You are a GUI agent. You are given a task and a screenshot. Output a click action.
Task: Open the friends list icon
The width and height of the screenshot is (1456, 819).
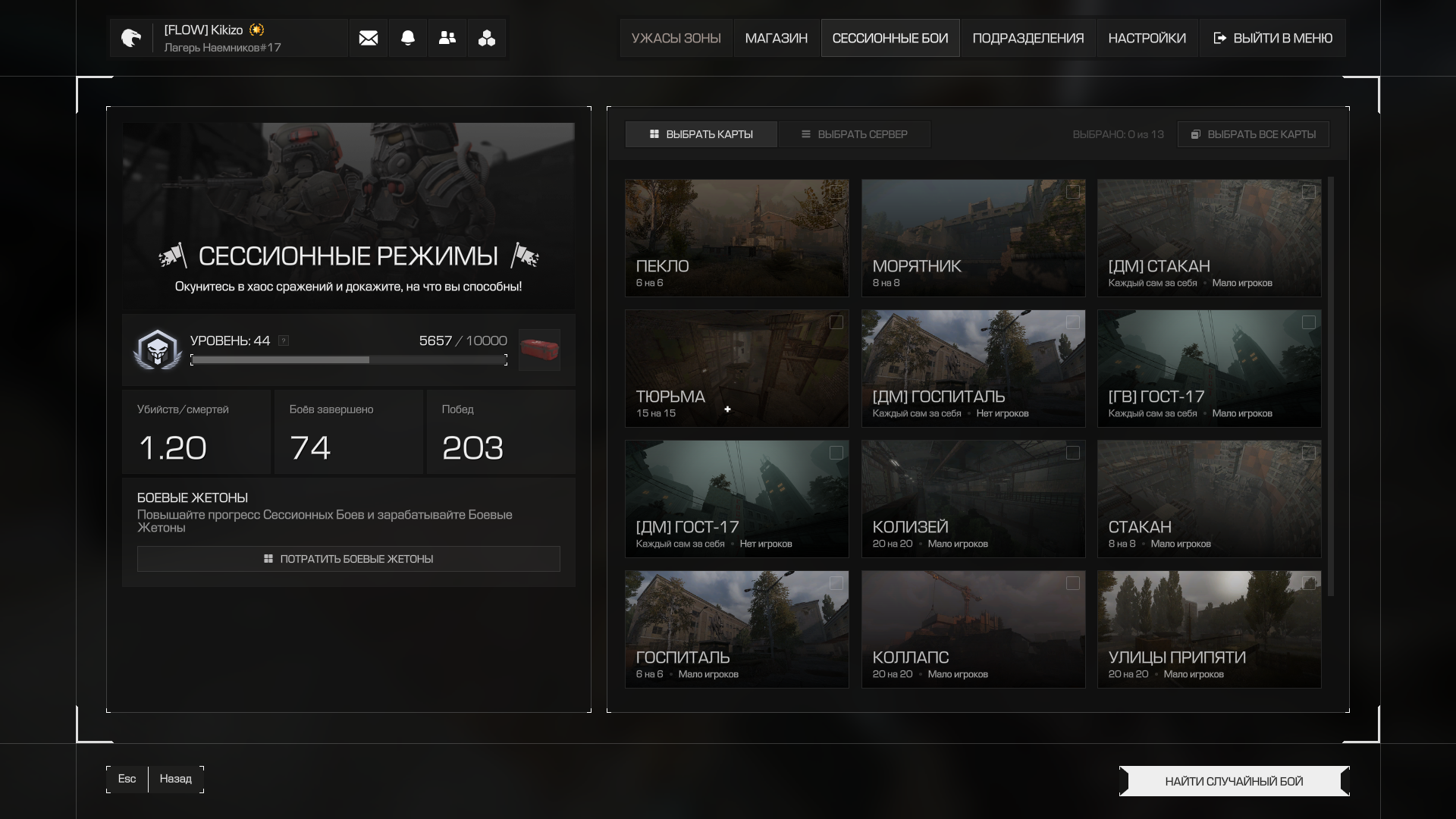click(447, 38)
